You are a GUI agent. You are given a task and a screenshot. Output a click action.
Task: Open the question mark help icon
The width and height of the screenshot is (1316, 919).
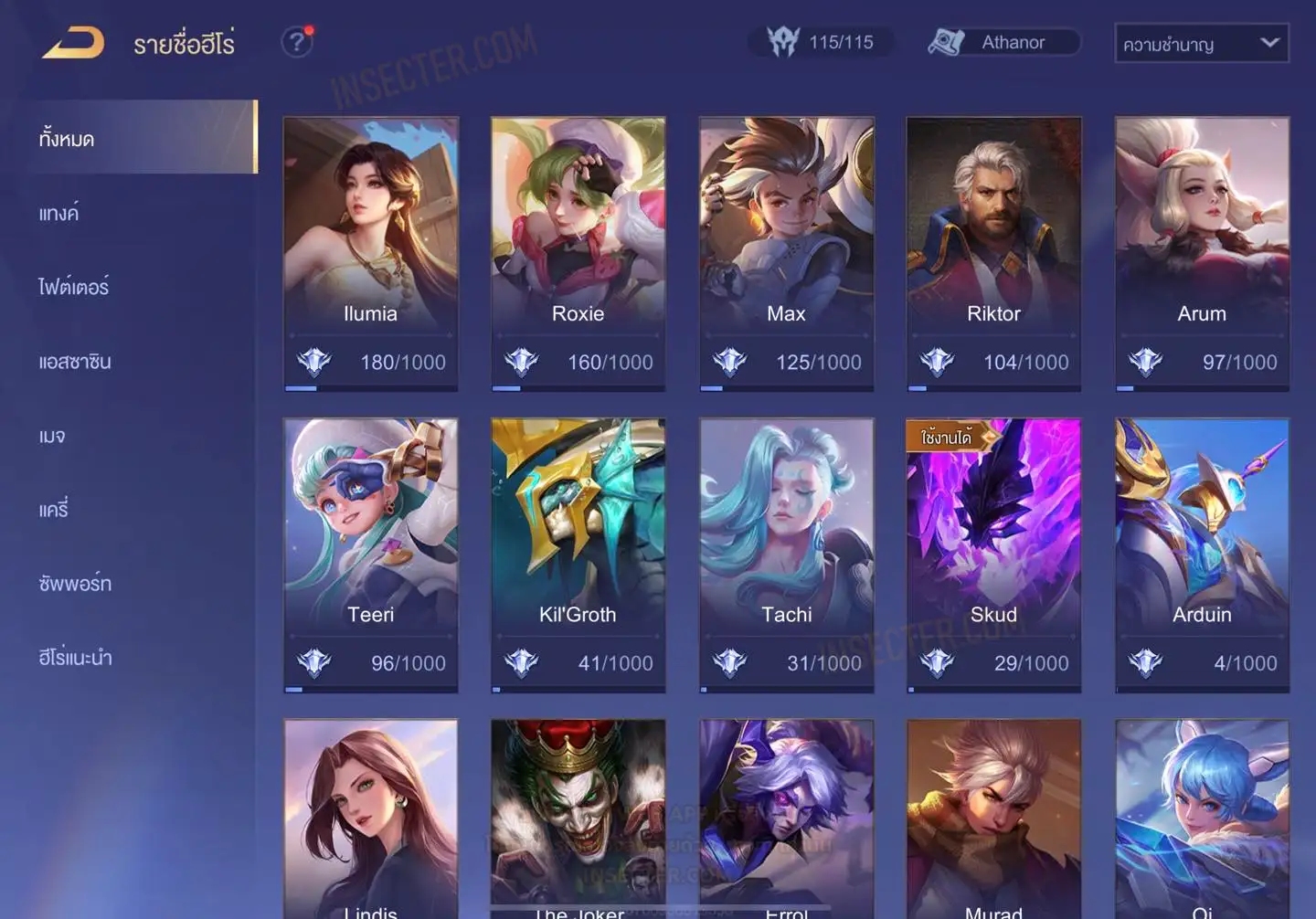pos(296,42)
